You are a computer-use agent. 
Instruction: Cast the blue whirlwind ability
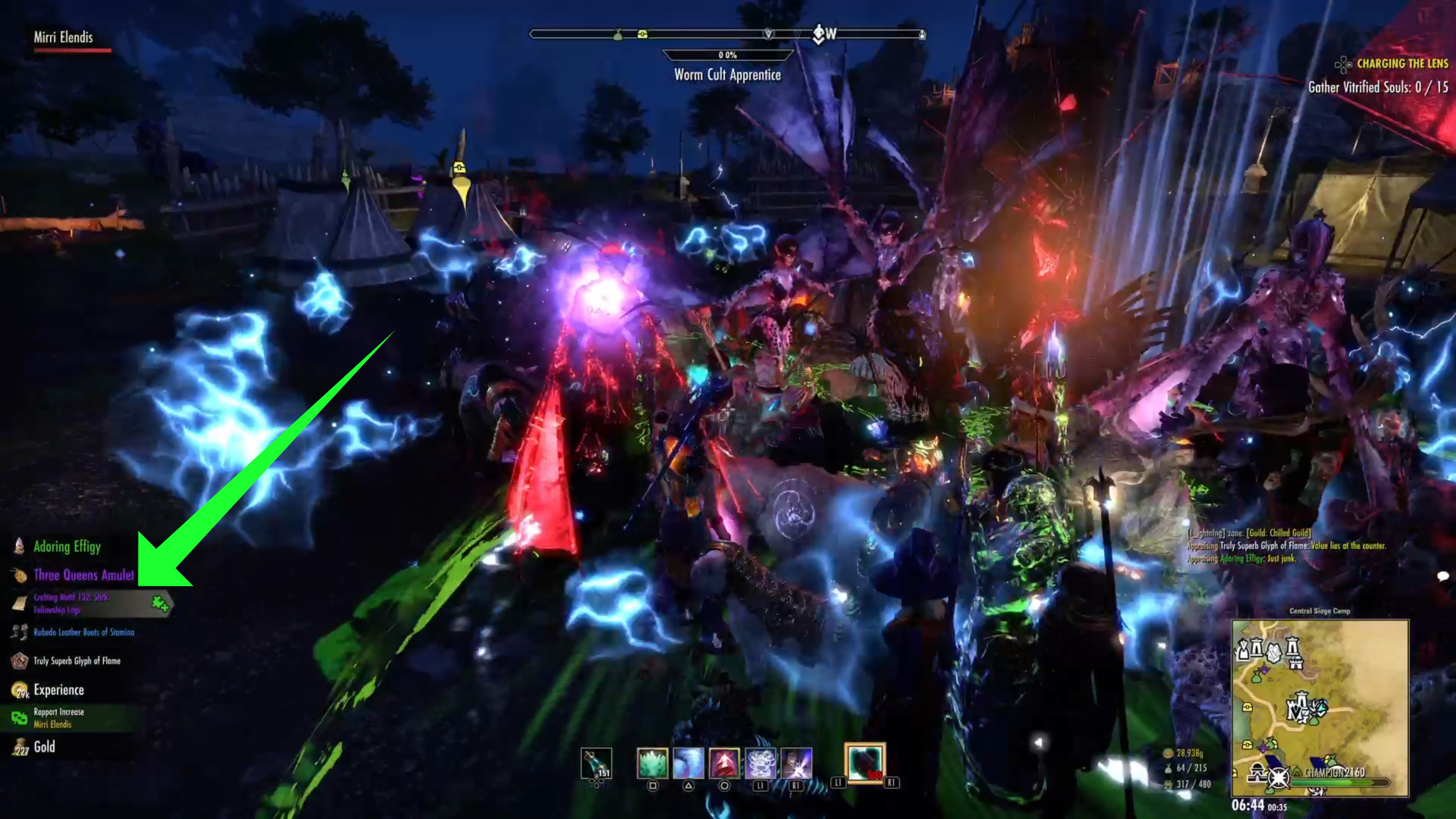(688, 763)
